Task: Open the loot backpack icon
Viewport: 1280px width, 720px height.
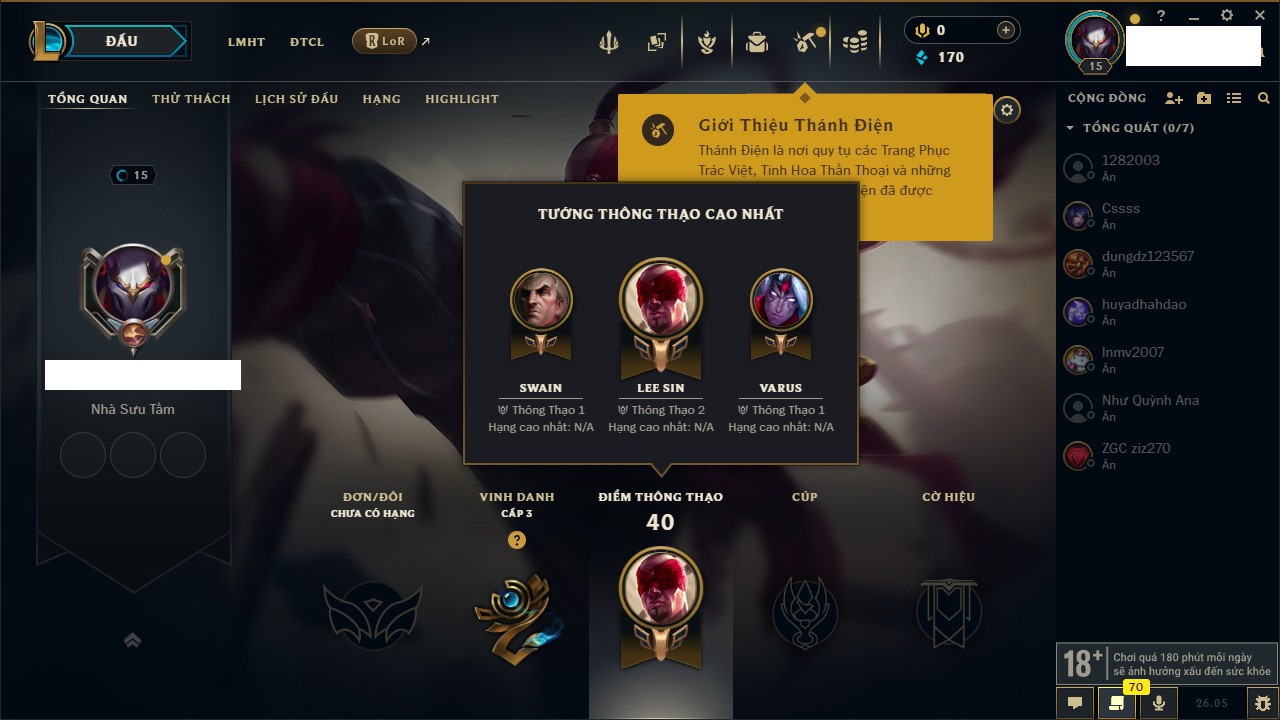Action: point(757,42)
